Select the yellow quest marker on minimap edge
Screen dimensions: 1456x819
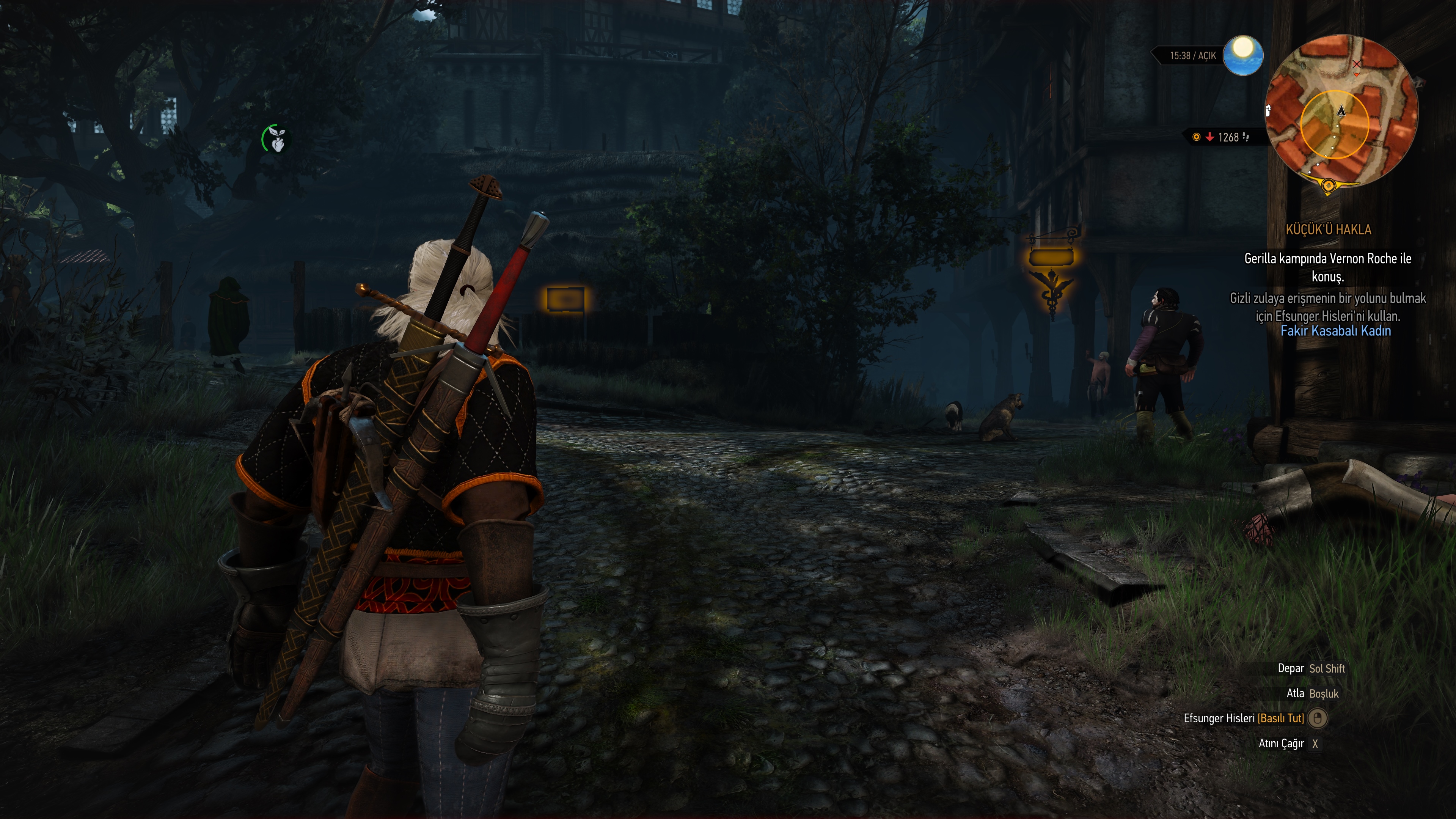[x=1328, y=185]
